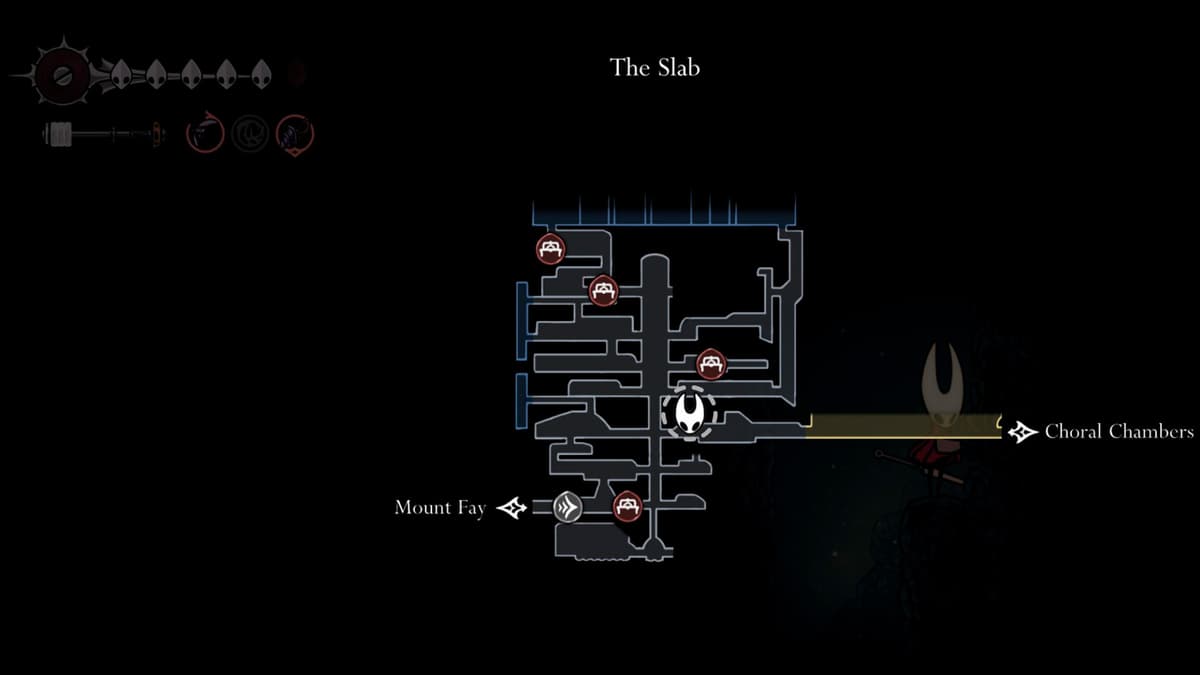1200x675 pixels.
Task: Click the Mount Fay area label
Action: pyautogui.click(x=440, y=508)
